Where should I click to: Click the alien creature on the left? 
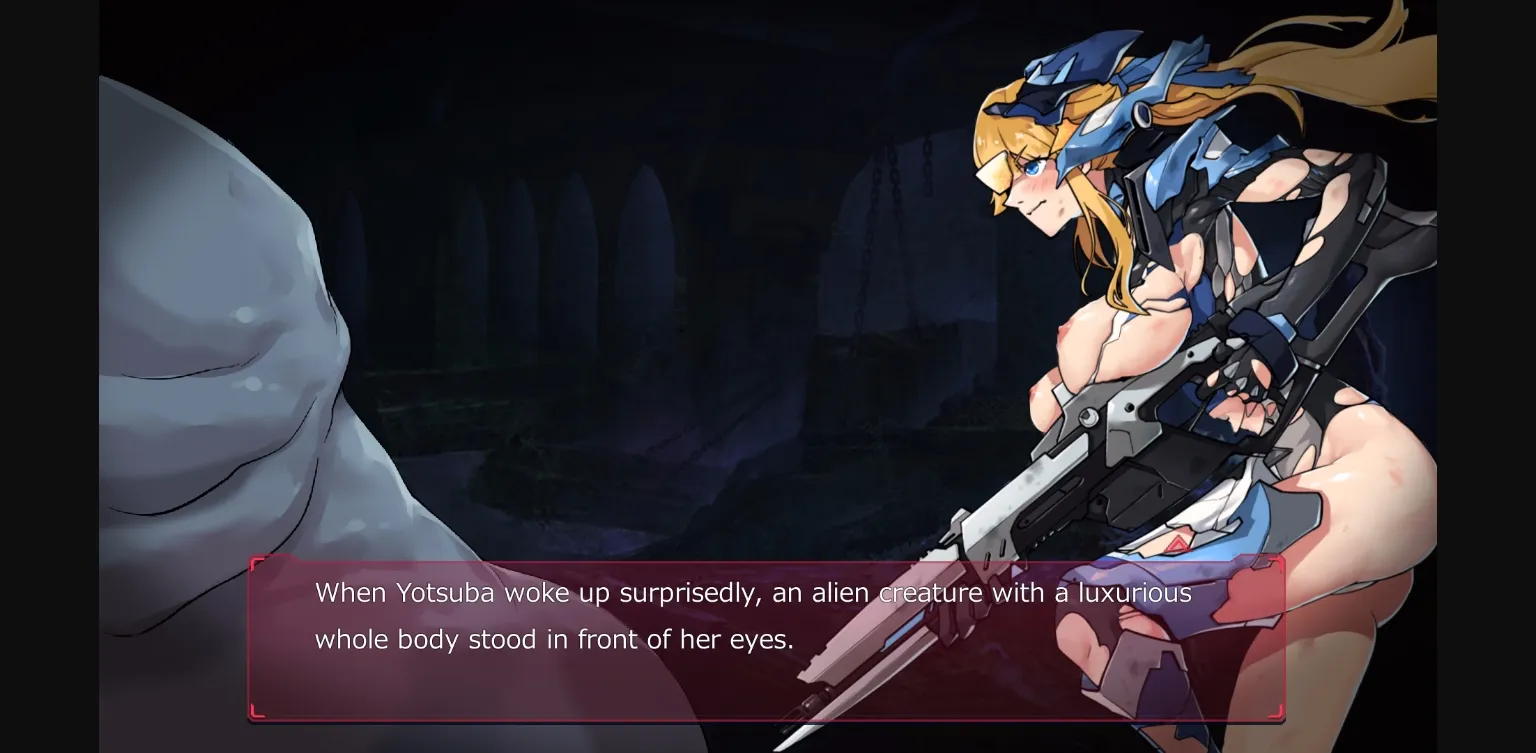pyautogui.click(x=230, y=350)
